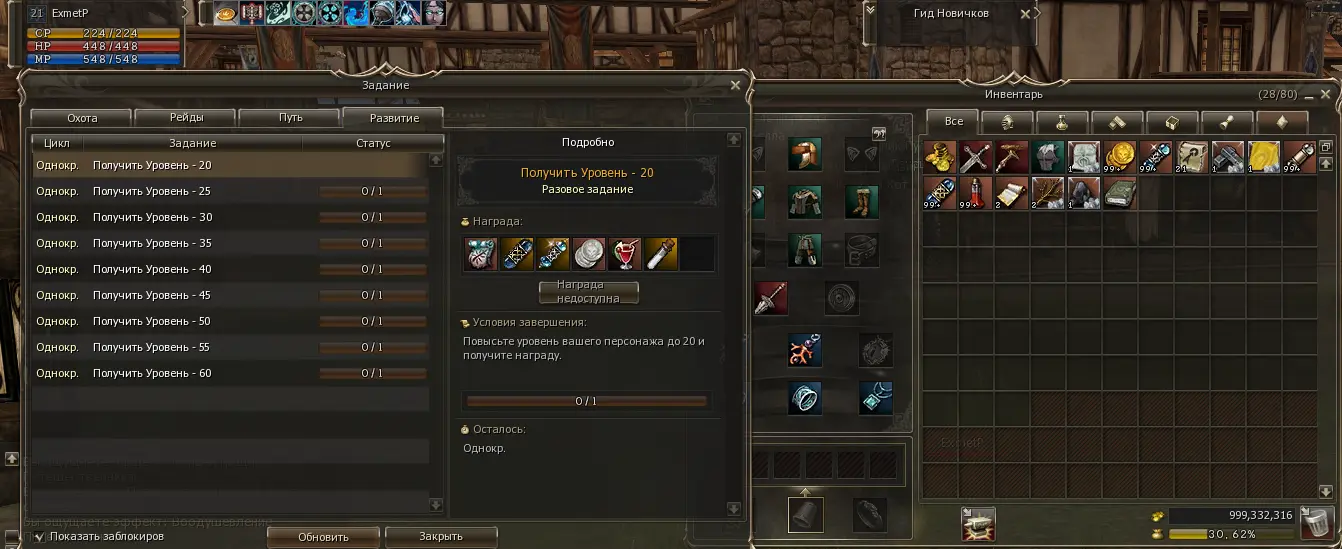1342x549 pixels.
Task: Click the Закрыть button
Action: pyautogui.click(x=441, y=537)
